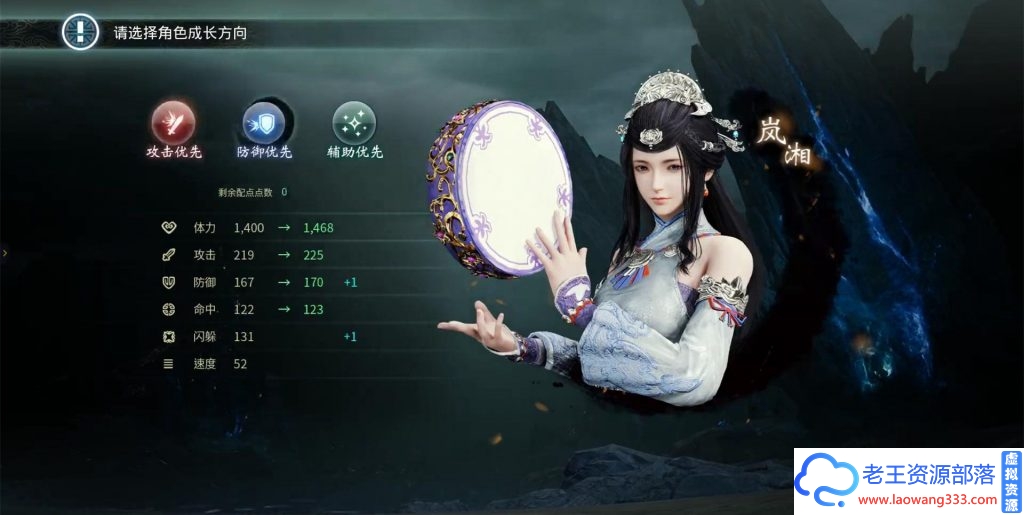1024x515 pixels.
Task: Pick the 辅助优先 support-priority growth option
Action: point(355,124)
